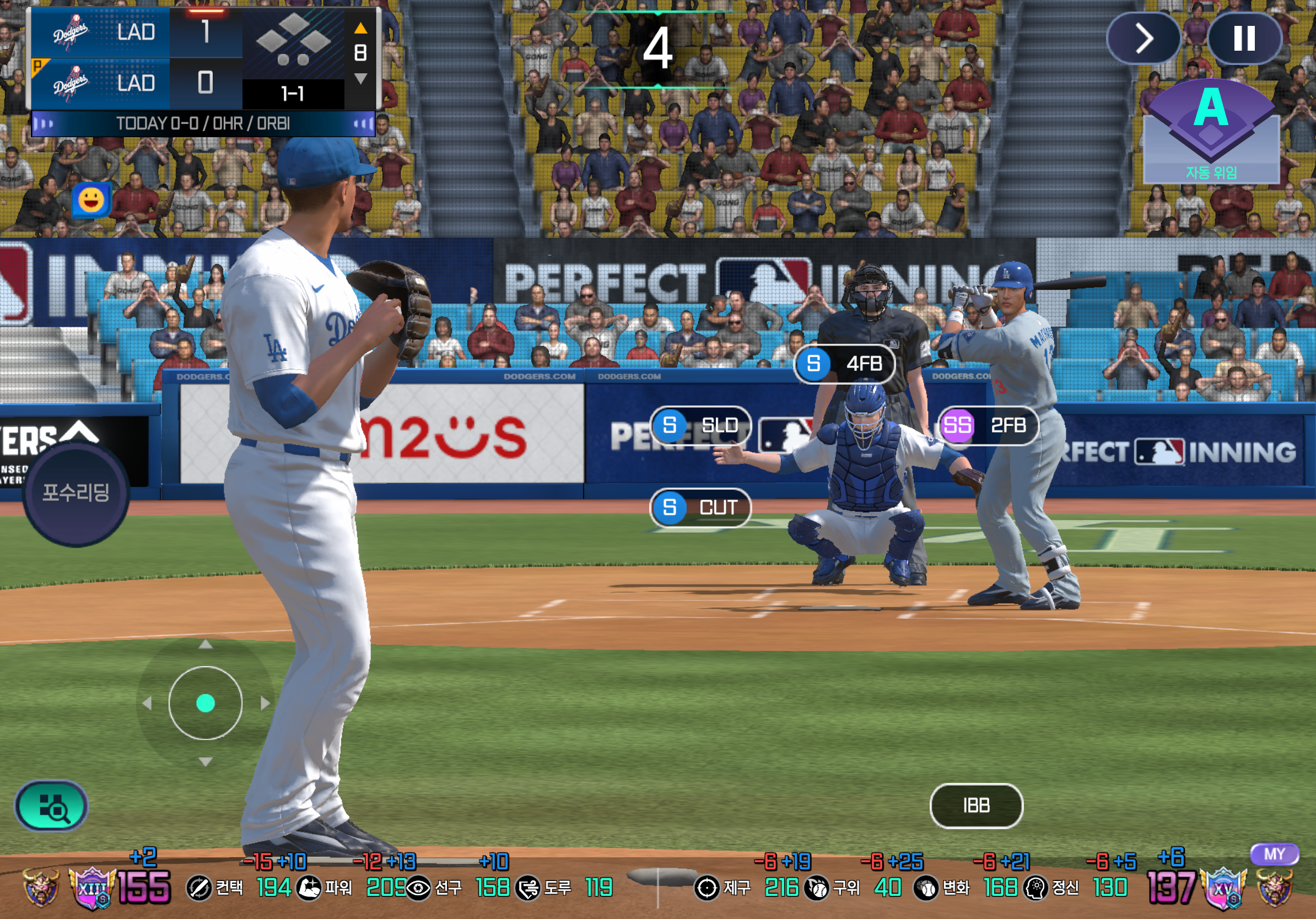Click the pitch location joystick center dot
This screenshot has height=919, width=1316.
click(205, 703)
